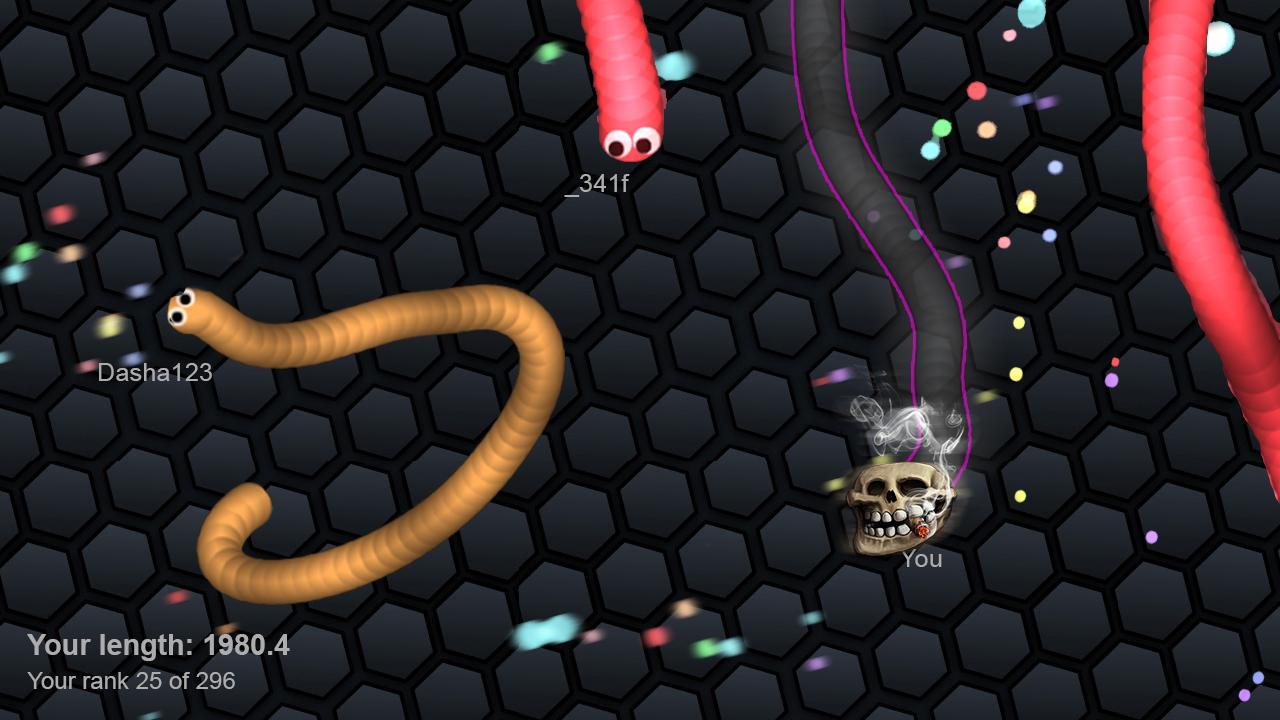
Task: Click the red food dot on the far right
Action: pos(1115,362)
